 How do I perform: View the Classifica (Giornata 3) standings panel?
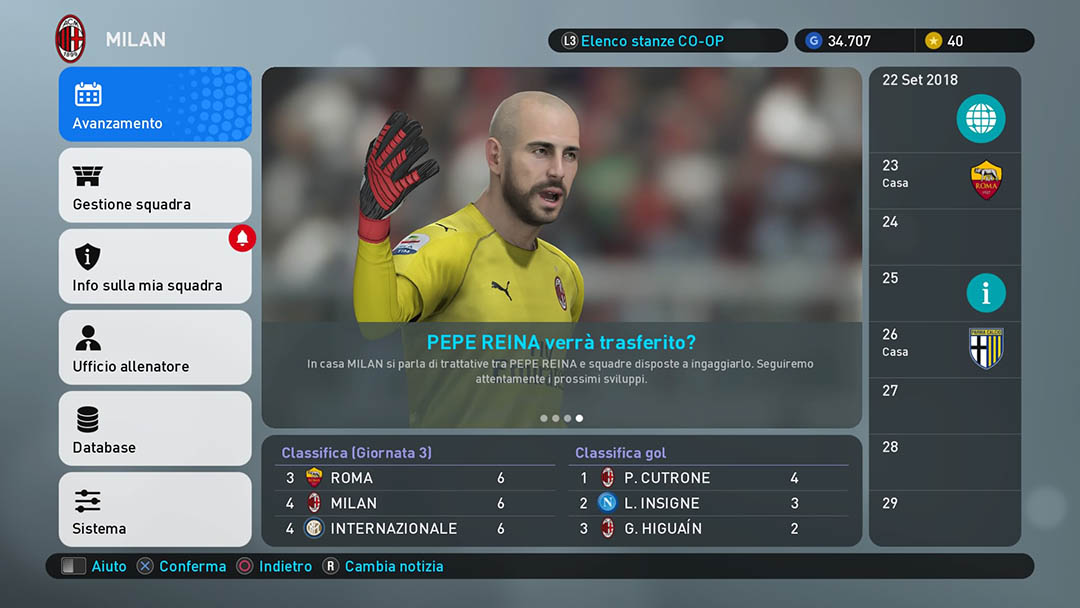point(414,491)
